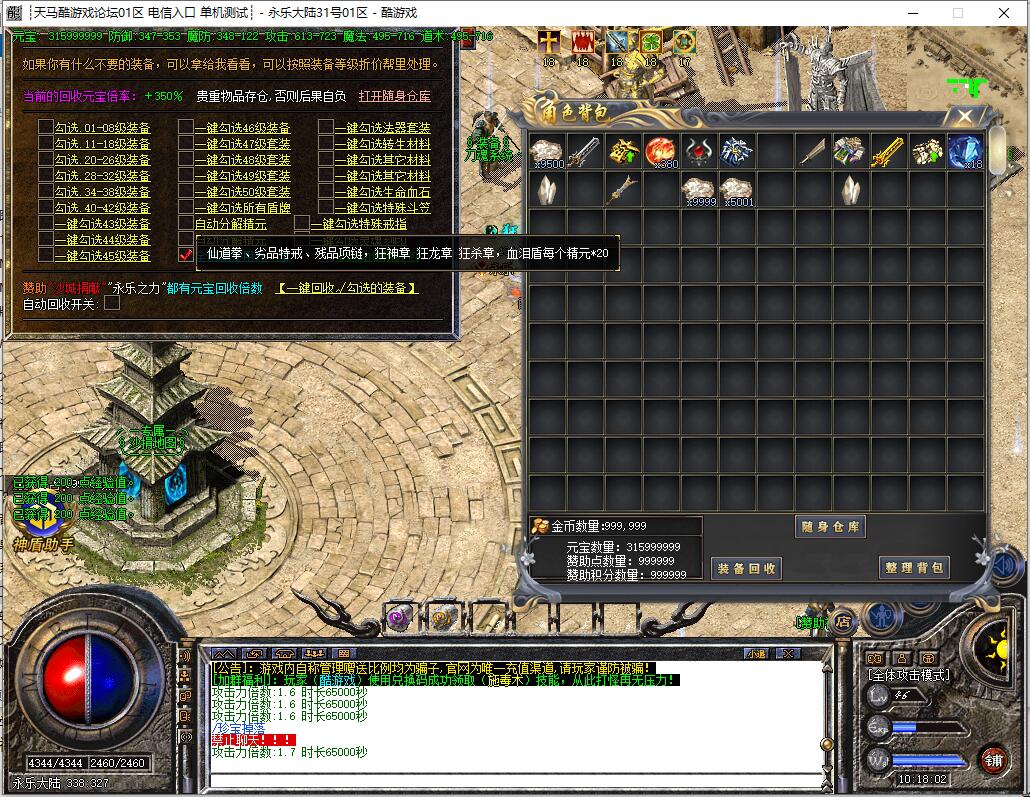Select the red fire orb item stack
The height and width of the screenshot is (797, 1030).
click(x=660, y=152)
